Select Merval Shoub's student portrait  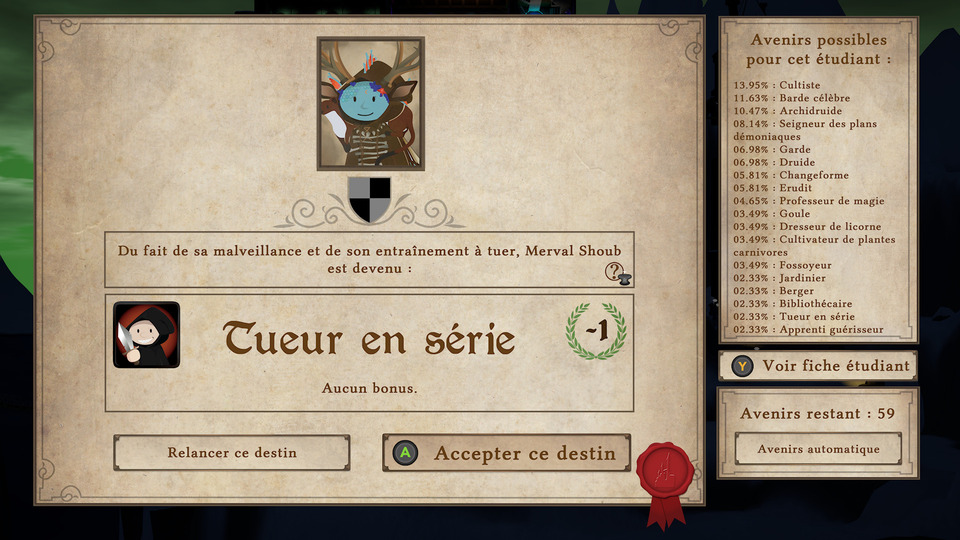tap(371, 104)
